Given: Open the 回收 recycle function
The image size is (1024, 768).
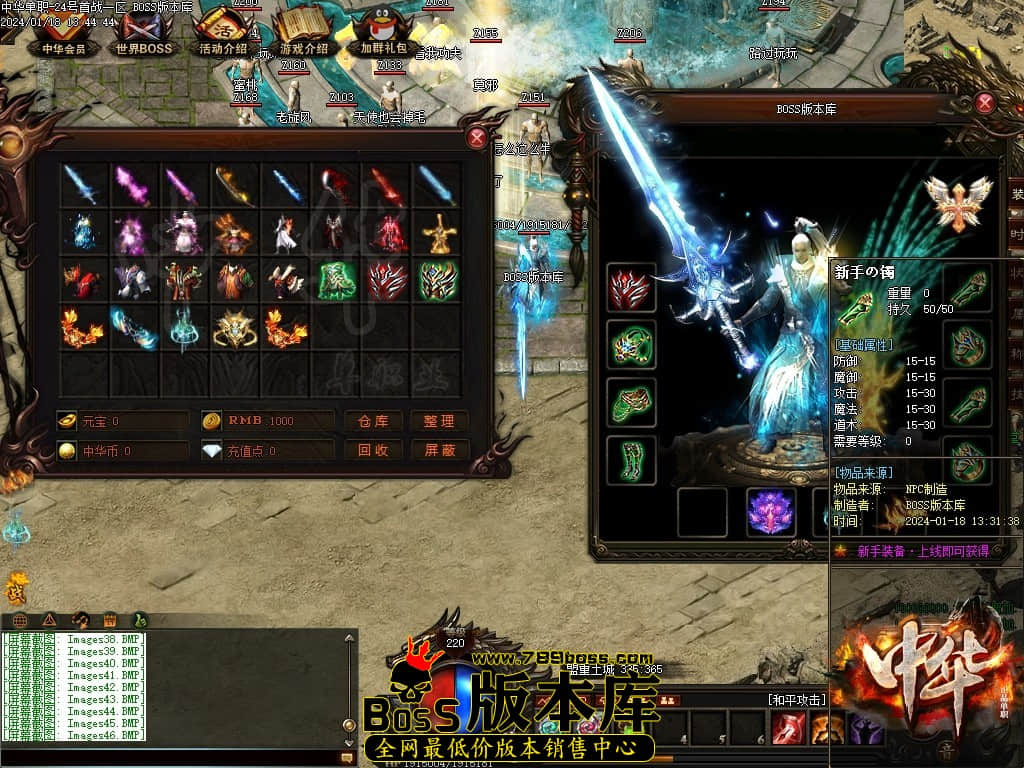Looking at the screenshot, I should (373, 450).
